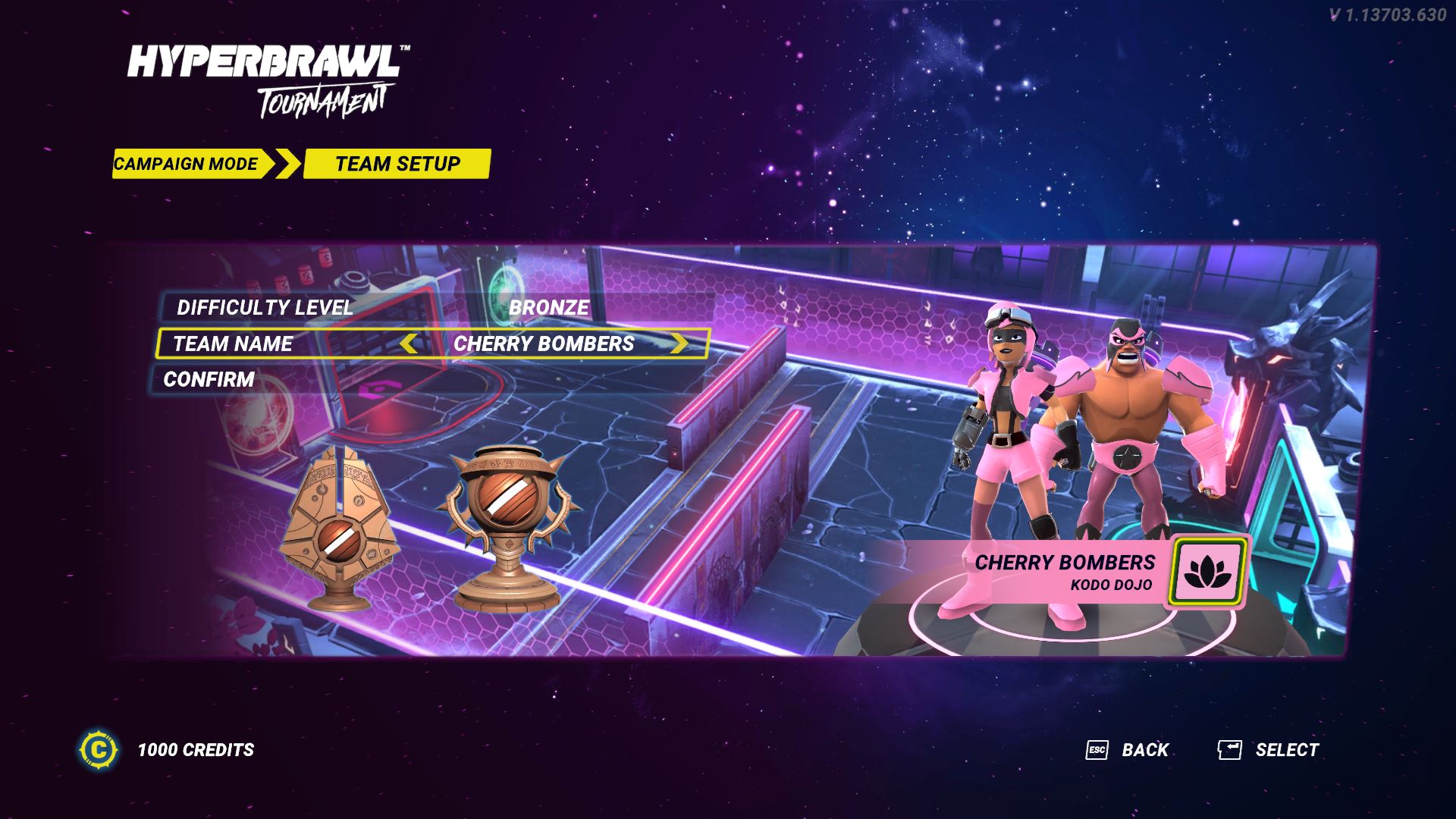Image resolution: width=1456 pixels, height=819 pixels.
Task: Select the Team Setup tab
Action: click(399, 162)
